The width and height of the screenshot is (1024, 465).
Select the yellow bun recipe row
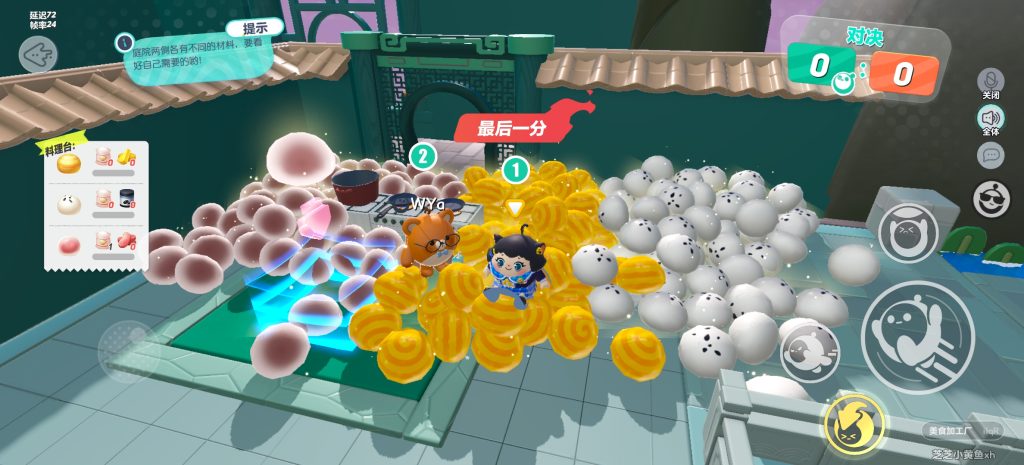[96, 161]
